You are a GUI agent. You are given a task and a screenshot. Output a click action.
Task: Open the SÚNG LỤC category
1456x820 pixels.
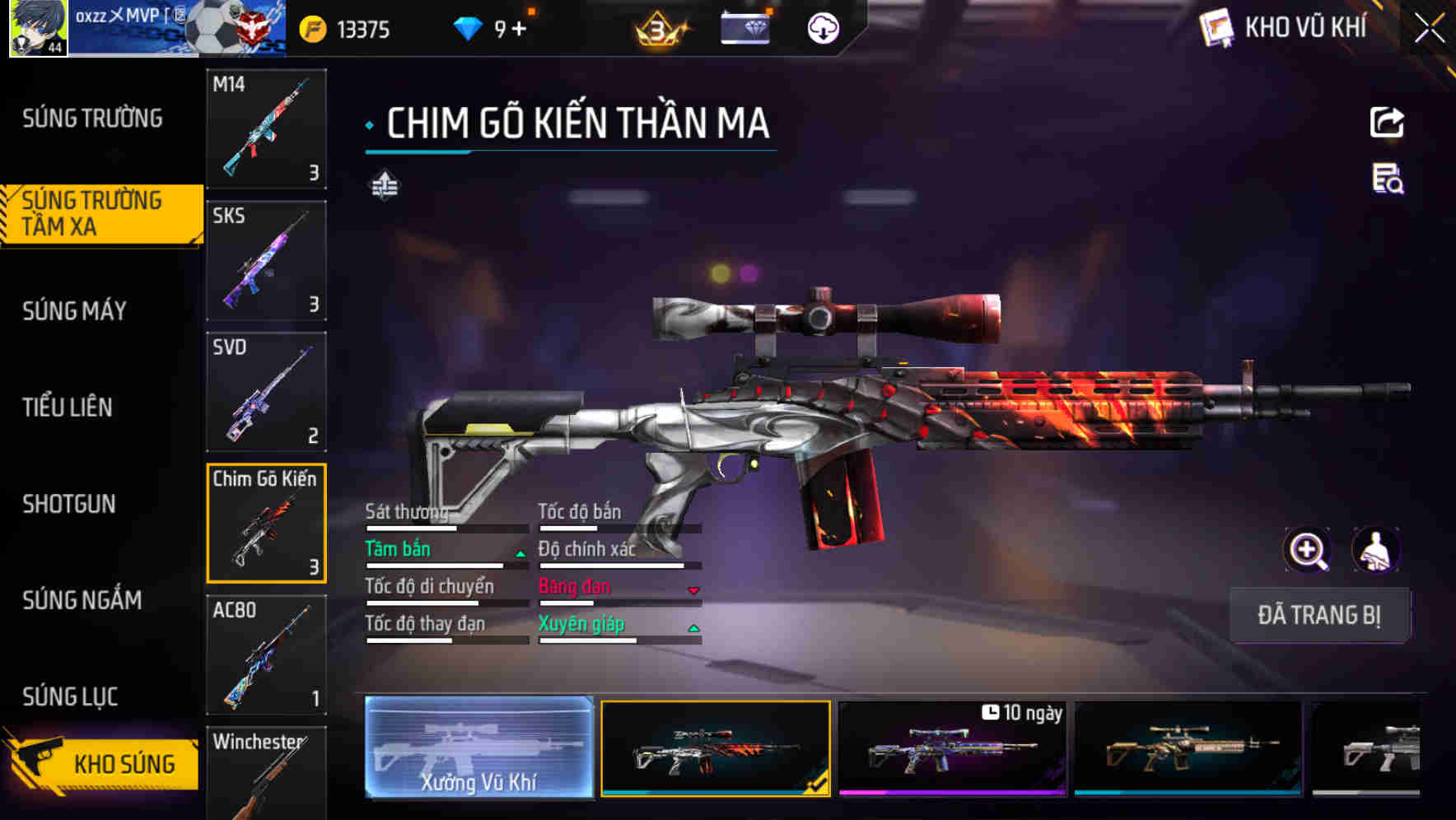click(x=71, y=697)
